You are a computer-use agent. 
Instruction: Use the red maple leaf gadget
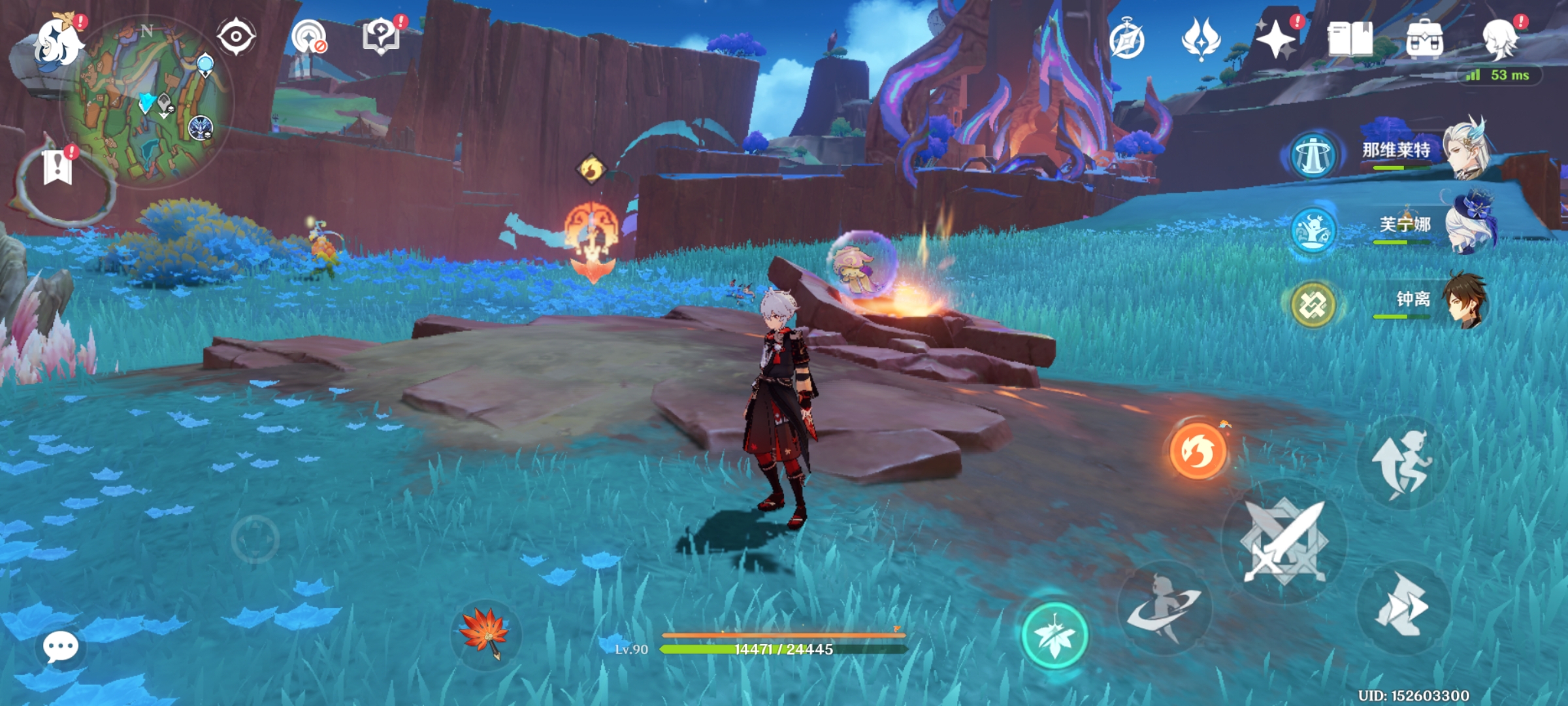[485, 632]
